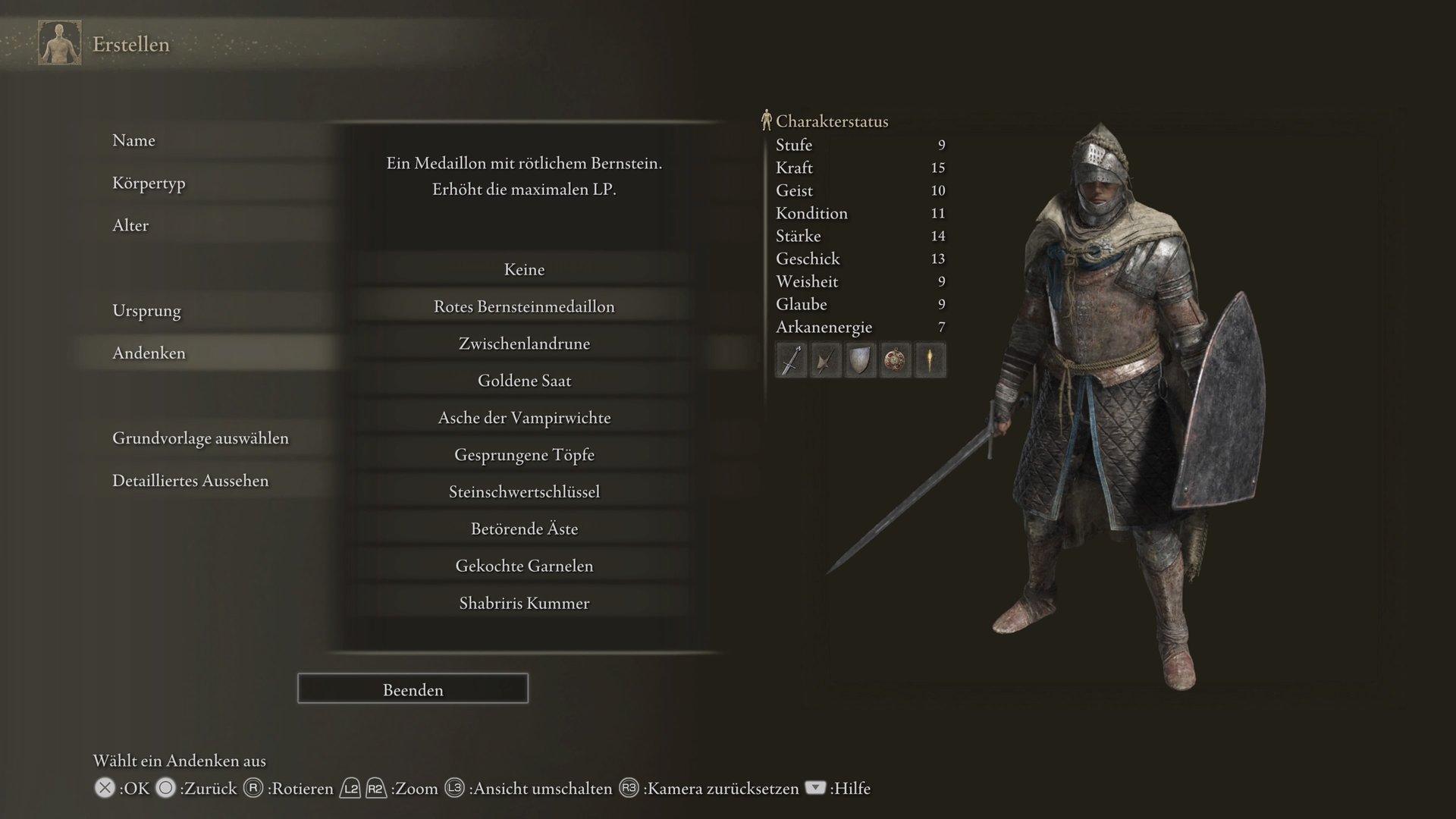Select the Zwischenlandrune keepsake
1456x819 pixels.
(x=524, y=344)
